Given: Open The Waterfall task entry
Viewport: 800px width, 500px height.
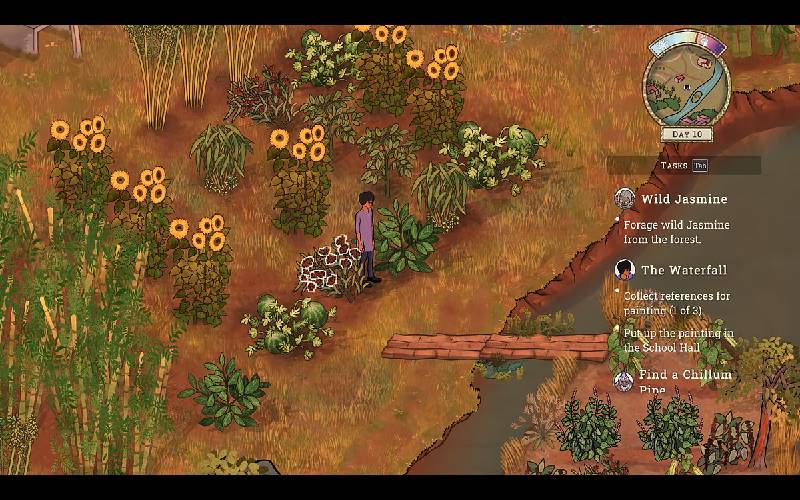Looking at the screenshot, I should click(683, 270).
